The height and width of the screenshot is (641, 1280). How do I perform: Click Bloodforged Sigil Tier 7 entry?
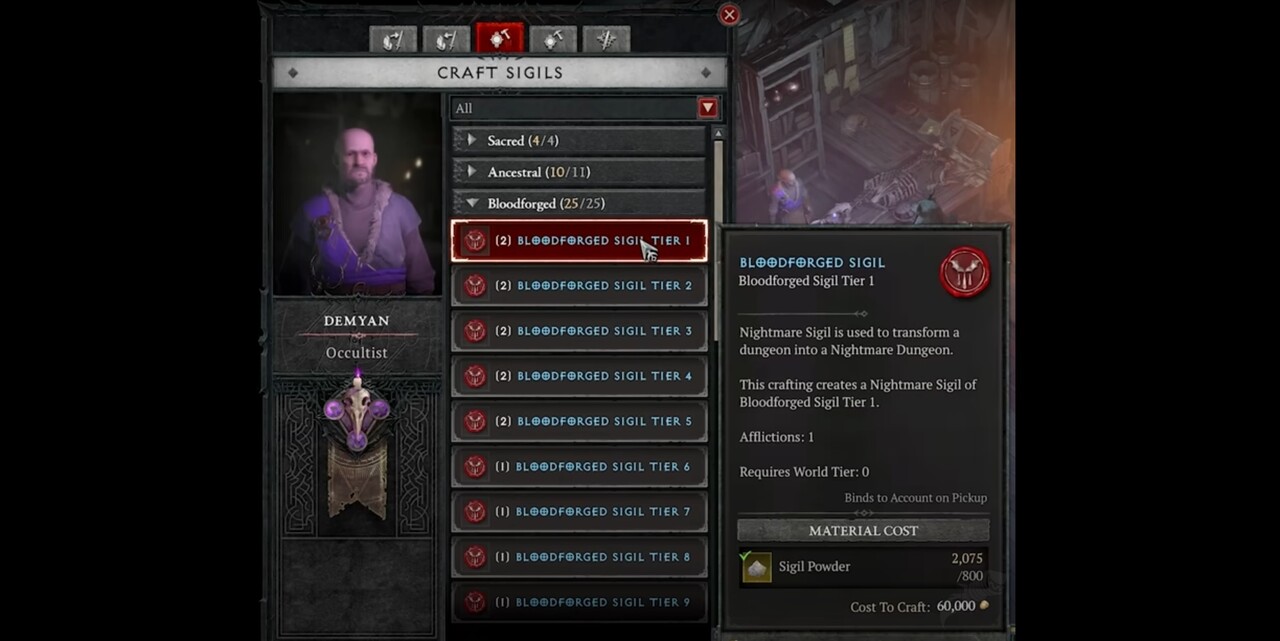coord(579,512)
